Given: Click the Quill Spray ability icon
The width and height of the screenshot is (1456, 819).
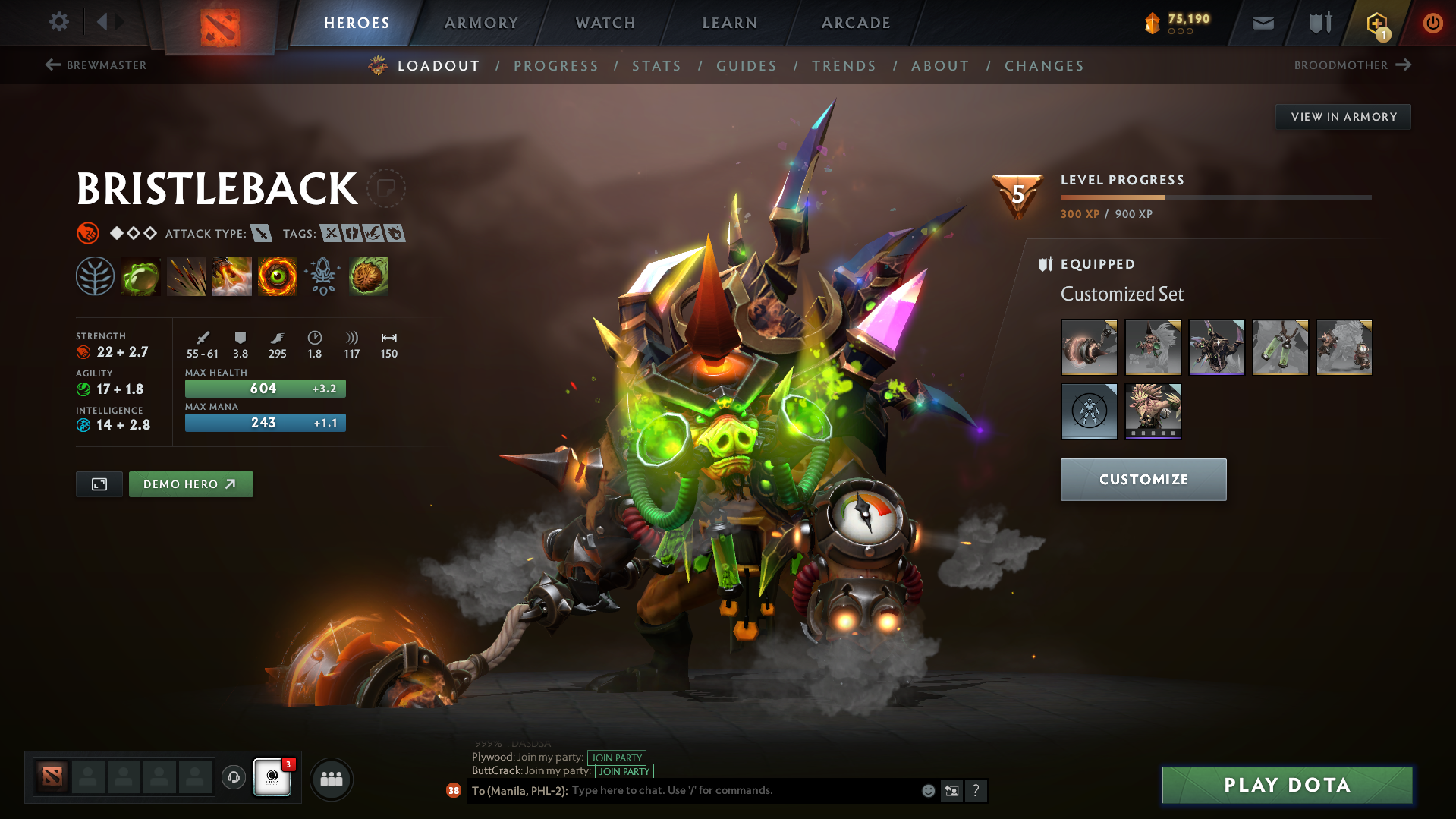Looking at the screenshot, I should (187, 276).
